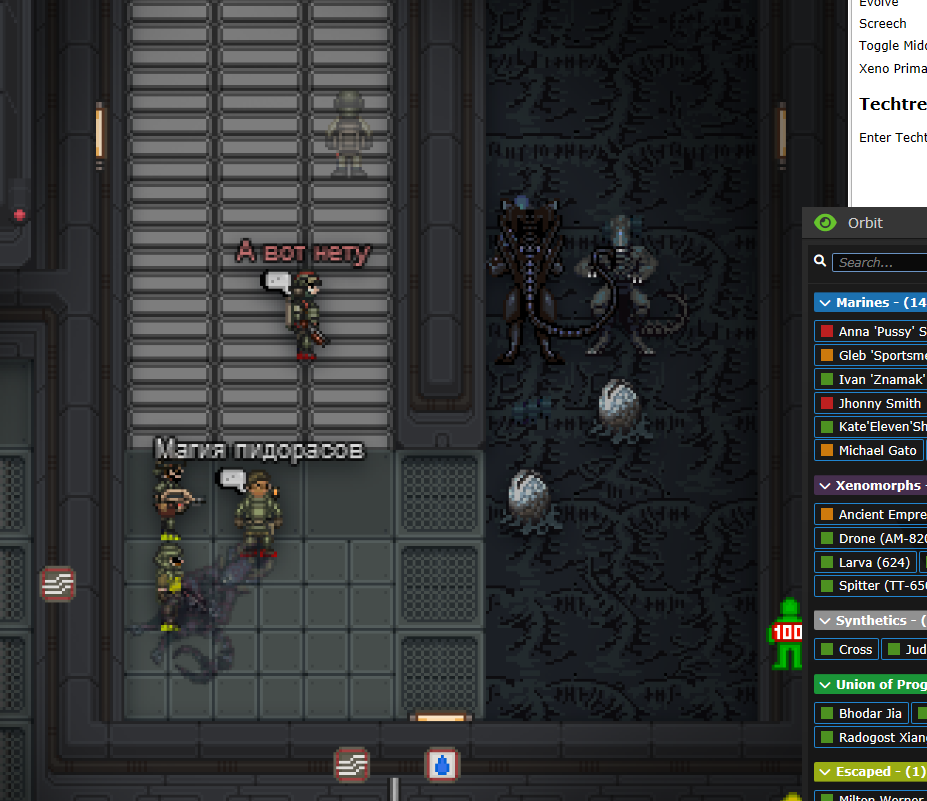Orbit the synthetic named Cross
This screenshot has height=801, width=927.
[x=846, y=649]
